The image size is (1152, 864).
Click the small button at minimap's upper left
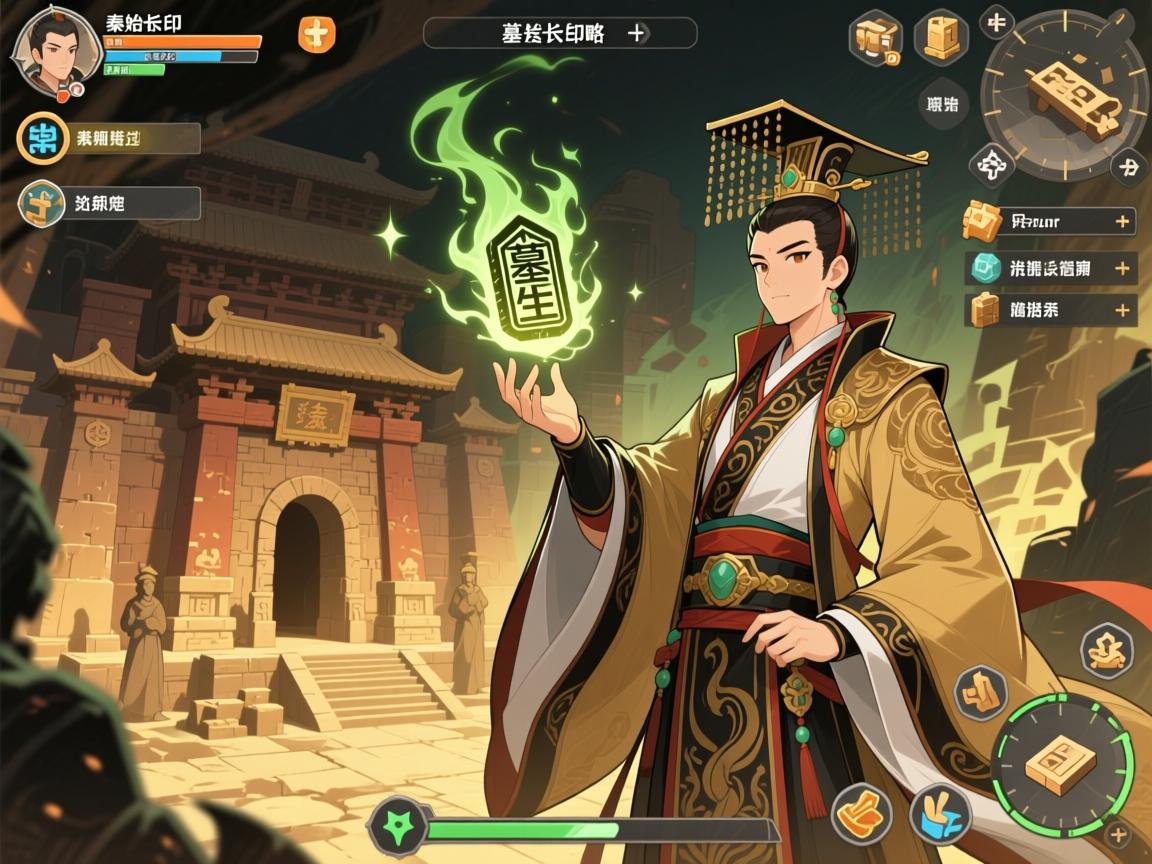pos(996,20)
